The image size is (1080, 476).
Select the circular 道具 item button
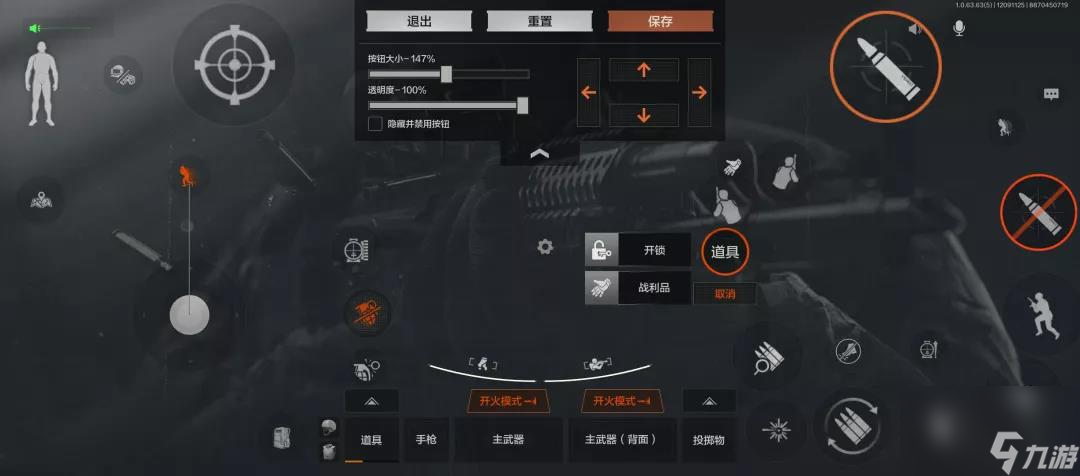click(724, 251)
